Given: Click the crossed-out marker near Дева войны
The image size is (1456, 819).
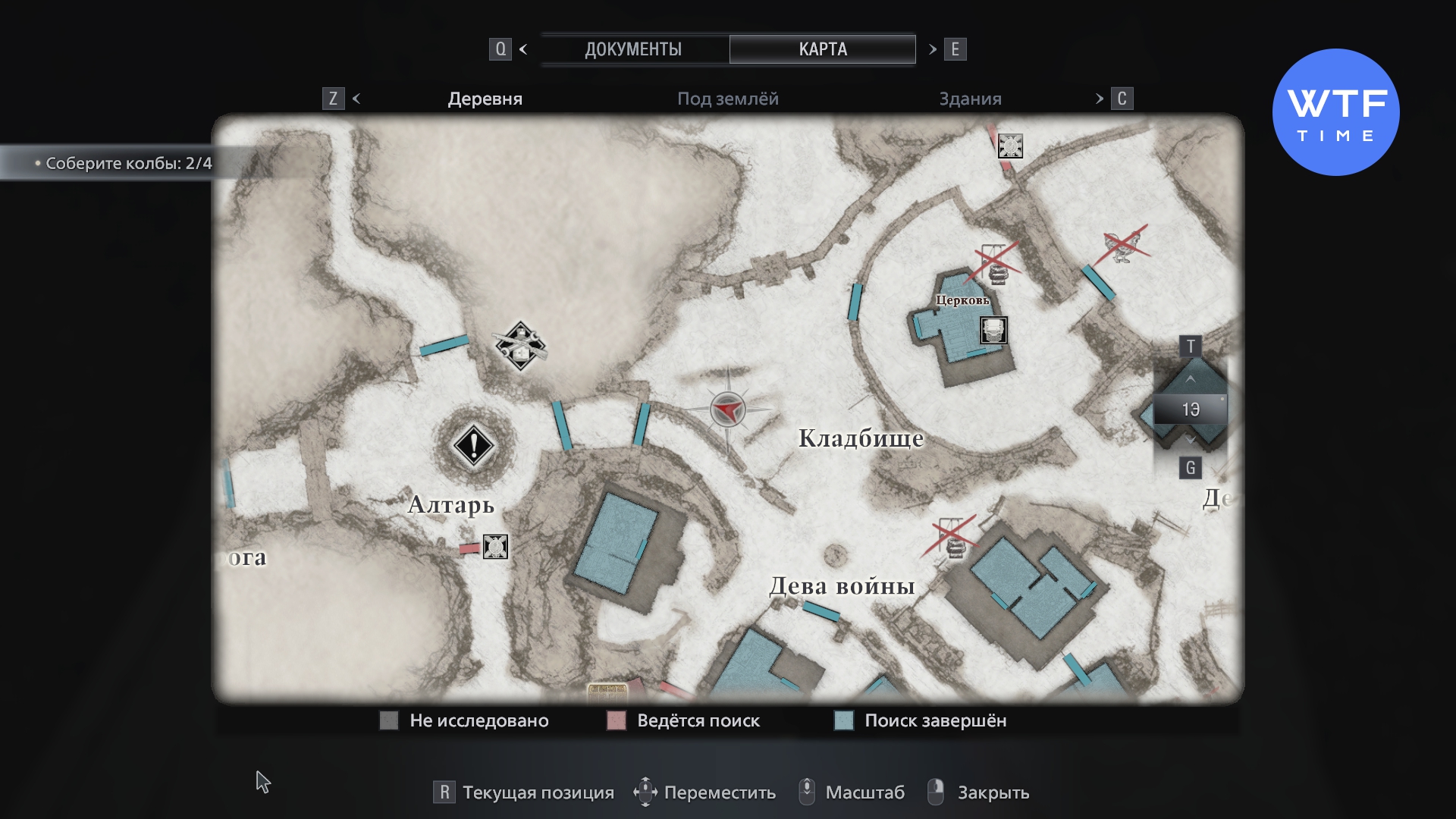Looking at the screenshot, I should (952, 537).
